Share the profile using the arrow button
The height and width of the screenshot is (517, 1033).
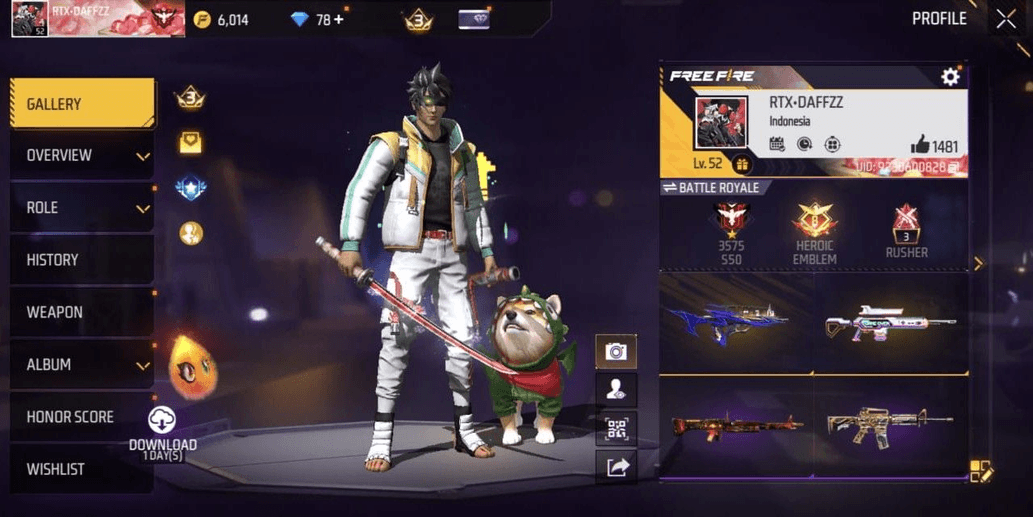pyautogui.click(x=616, y=466)
